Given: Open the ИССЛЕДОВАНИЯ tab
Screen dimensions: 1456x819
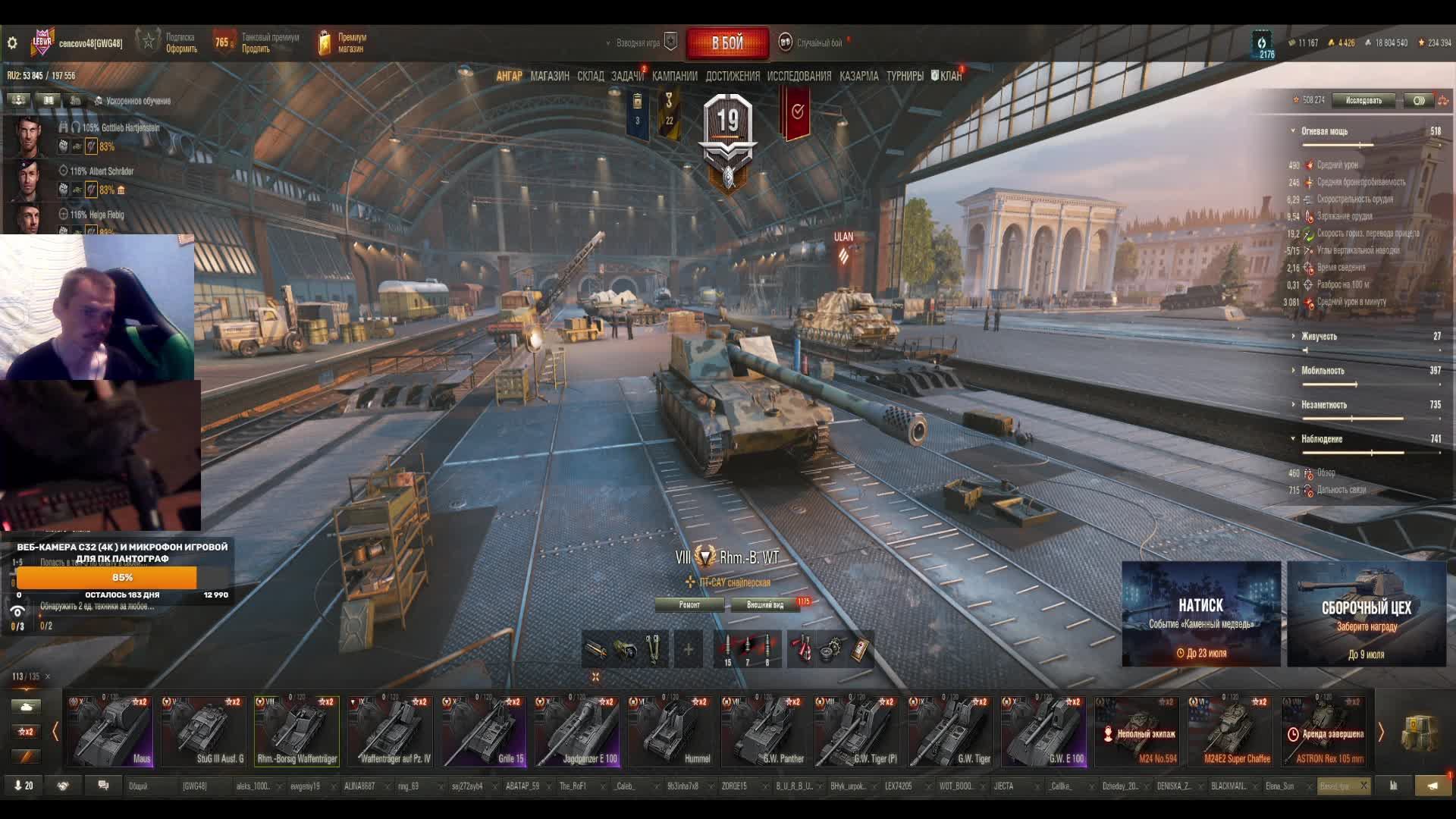Looking at the screenshot, I should pos(799,76).
